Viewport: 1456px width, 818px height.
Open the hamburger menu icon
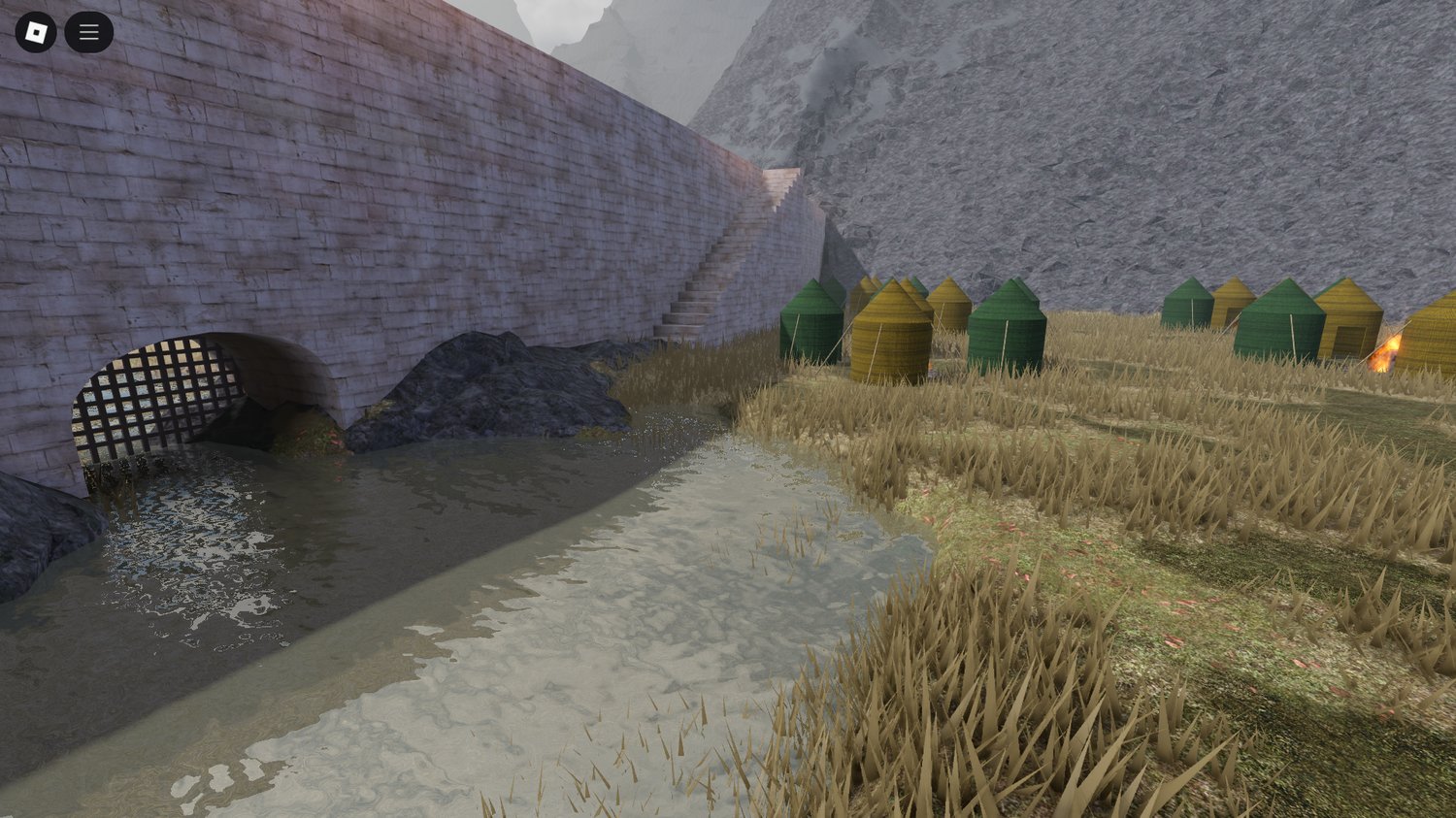(x=88, y=31)
